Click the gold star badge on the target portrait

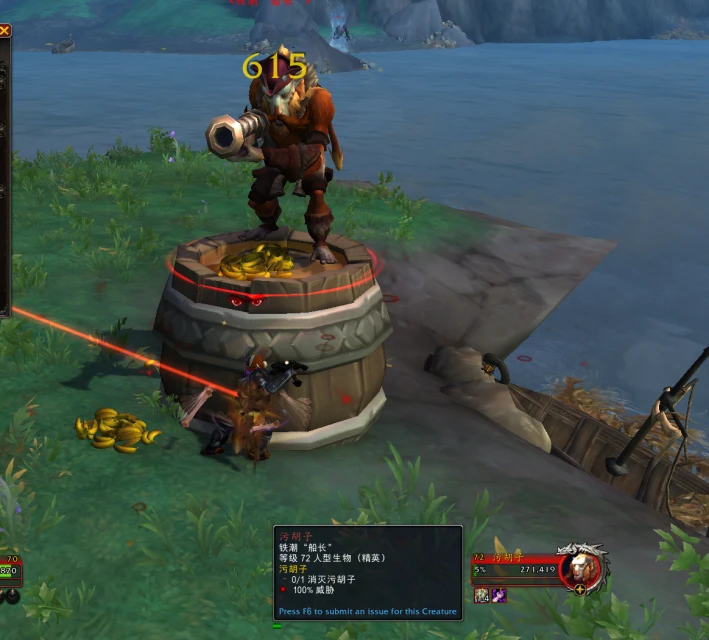pos(580,591)
